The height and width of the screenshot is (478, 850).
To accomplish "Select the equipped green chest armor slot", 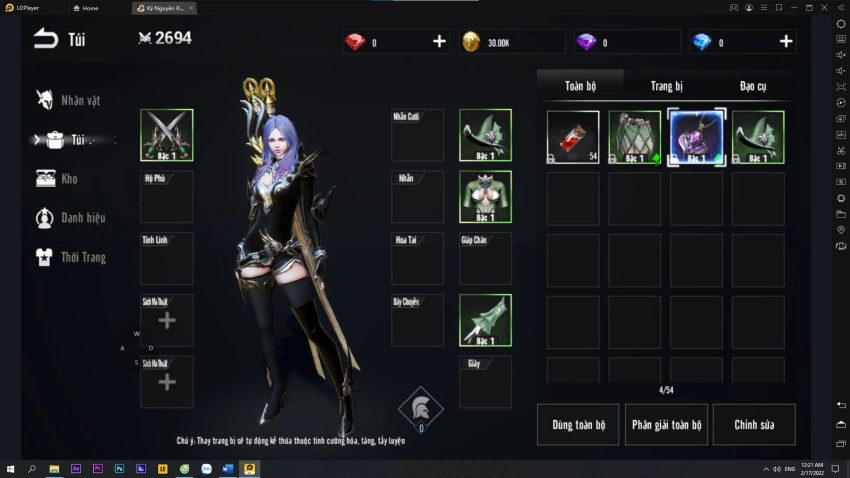I will pos(485,196).
